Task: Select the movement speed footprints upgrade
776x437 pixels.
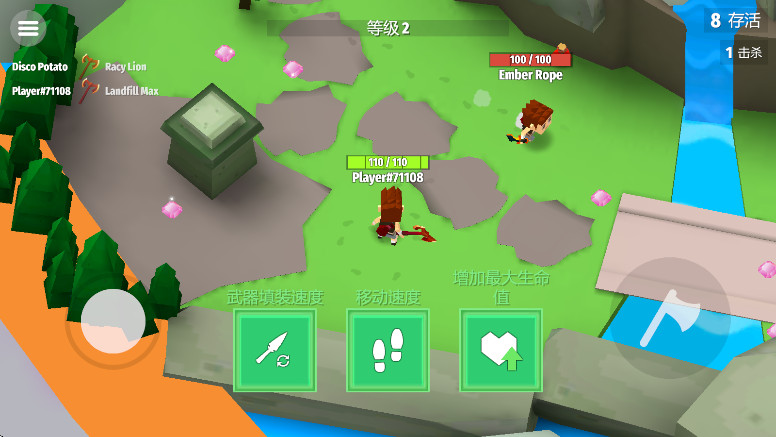Action: (x=388, y=350)
